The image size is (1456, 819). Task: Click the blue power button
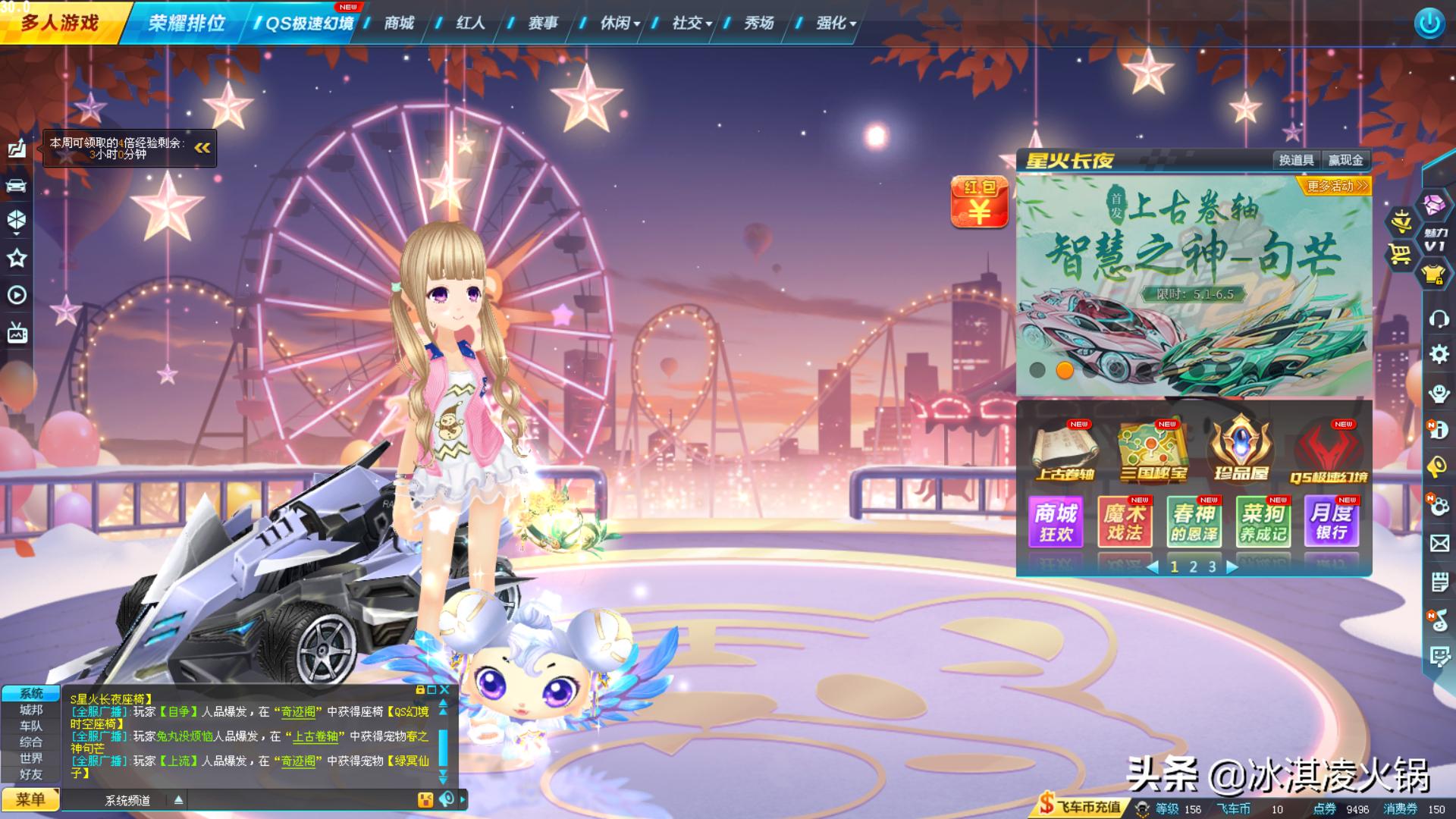(1429, 24)
